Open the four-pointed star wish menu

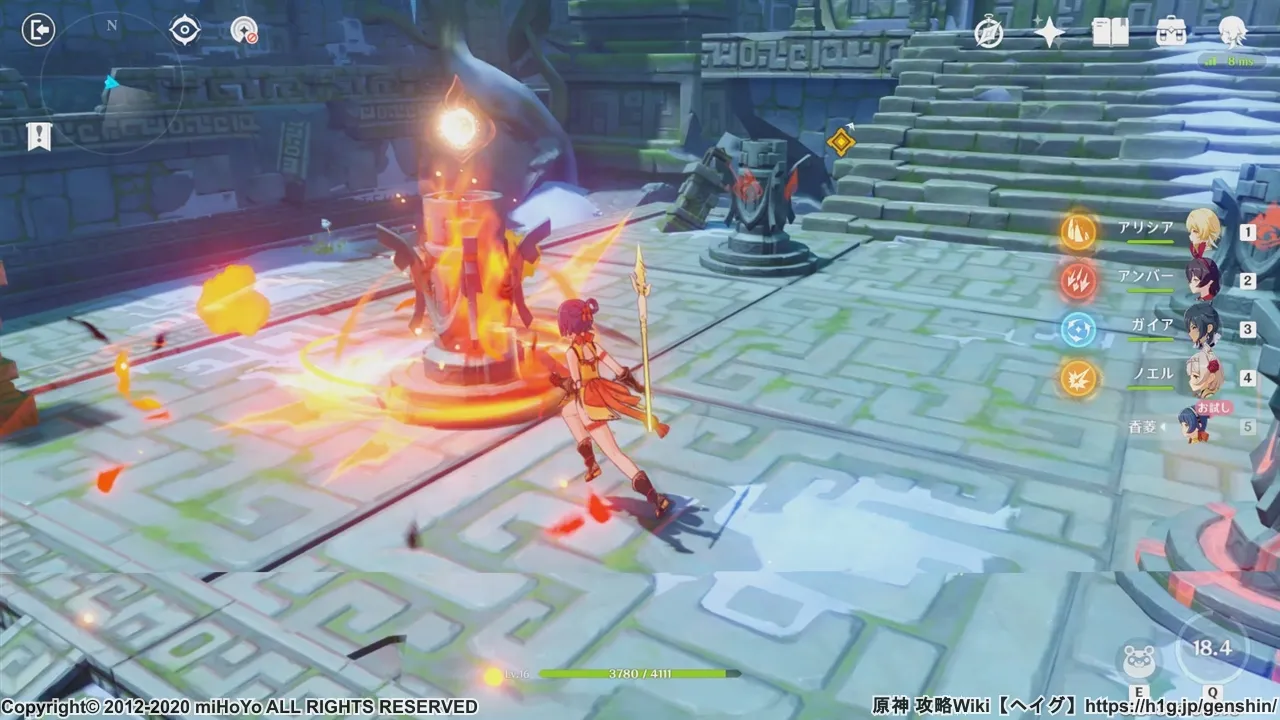pyautogui.click(x=1049, y=33)
